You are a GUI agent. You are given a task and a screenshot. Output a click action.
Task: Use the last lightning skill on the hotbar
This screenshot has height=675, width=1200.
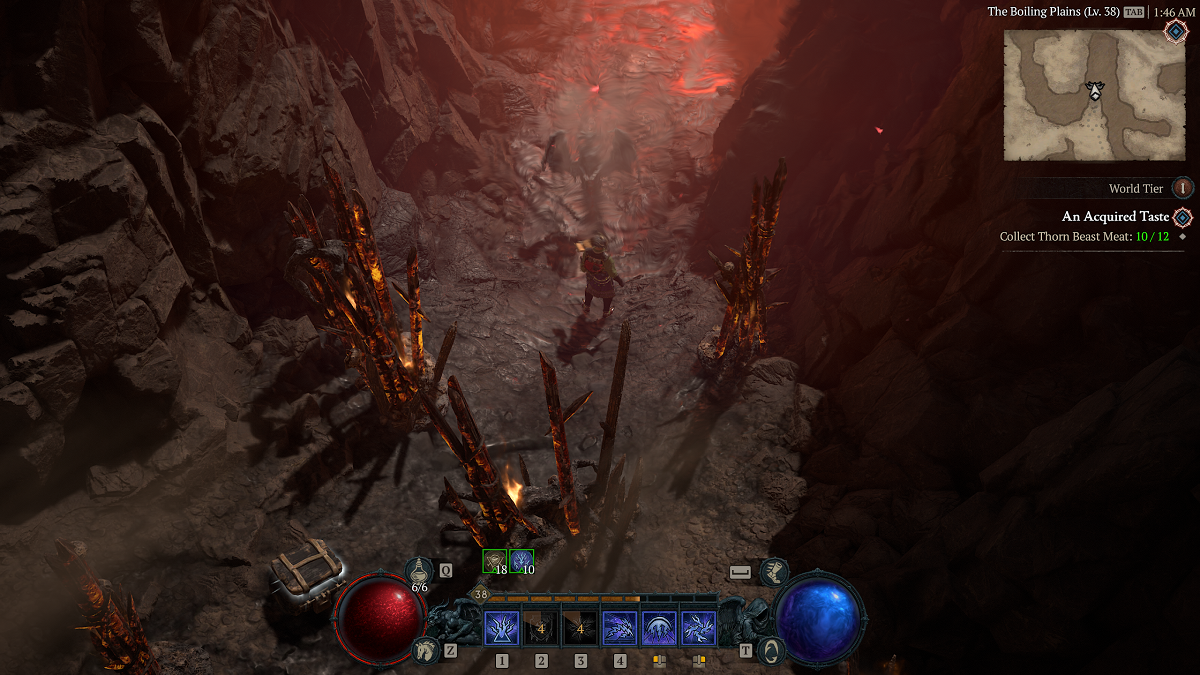click(x=698, y=629)
